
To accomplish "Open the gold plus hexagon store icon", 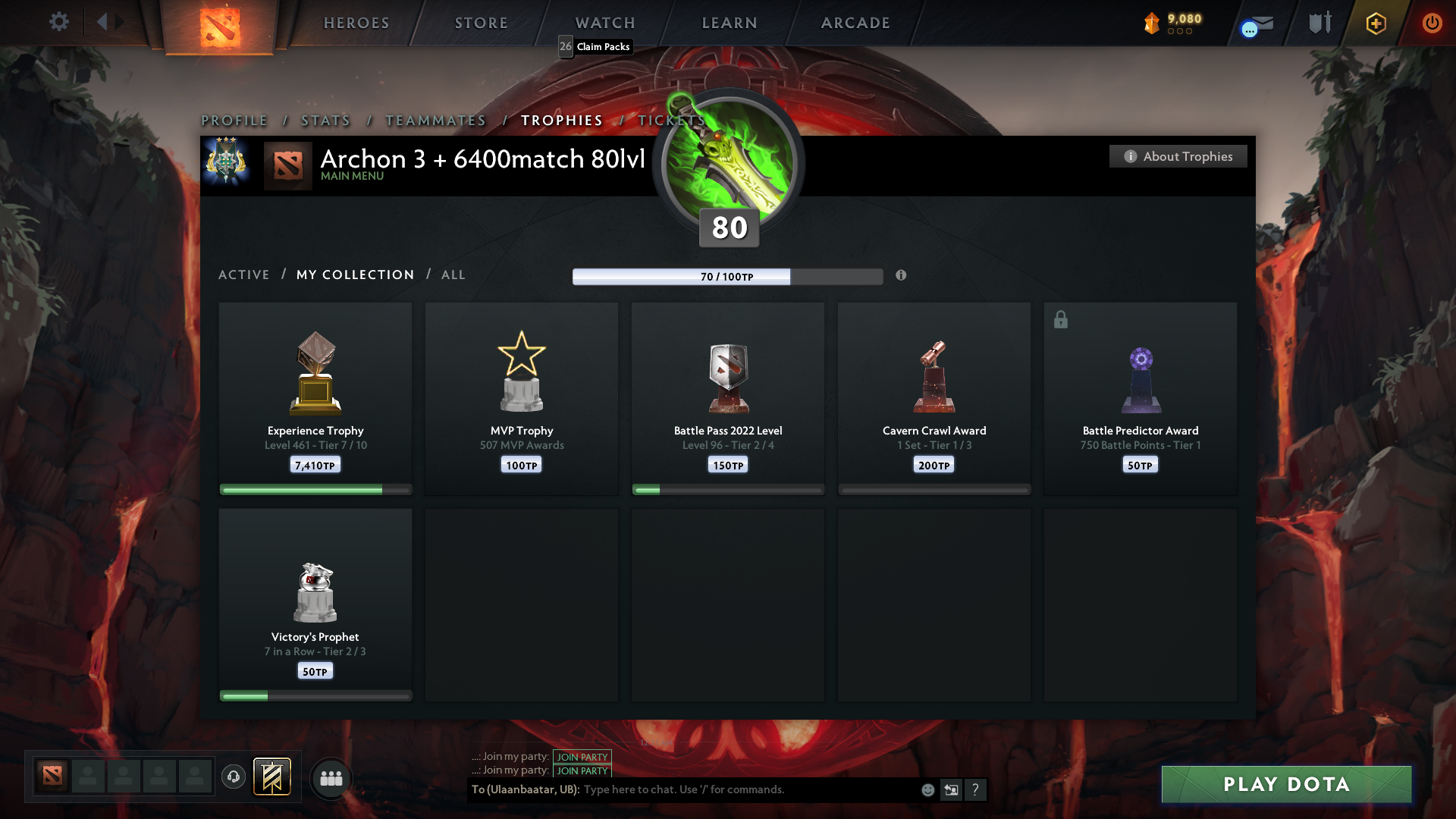I will (x=1375, y=23).
